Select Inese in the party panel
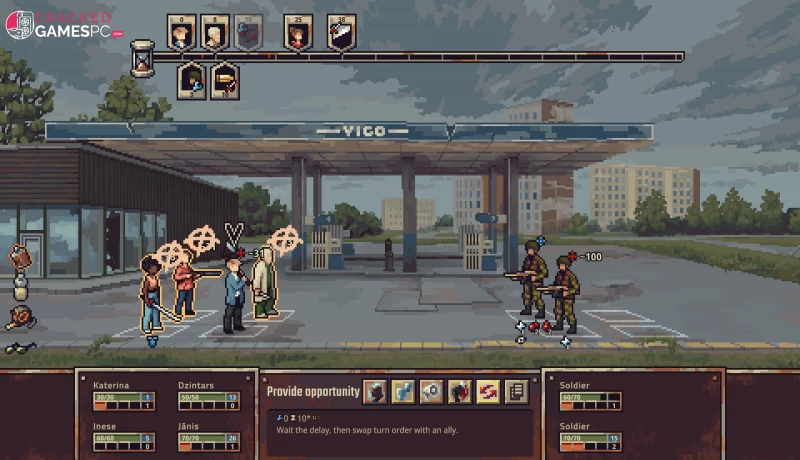800x460 pixels. pyautogui.click(x=123, y=432)
